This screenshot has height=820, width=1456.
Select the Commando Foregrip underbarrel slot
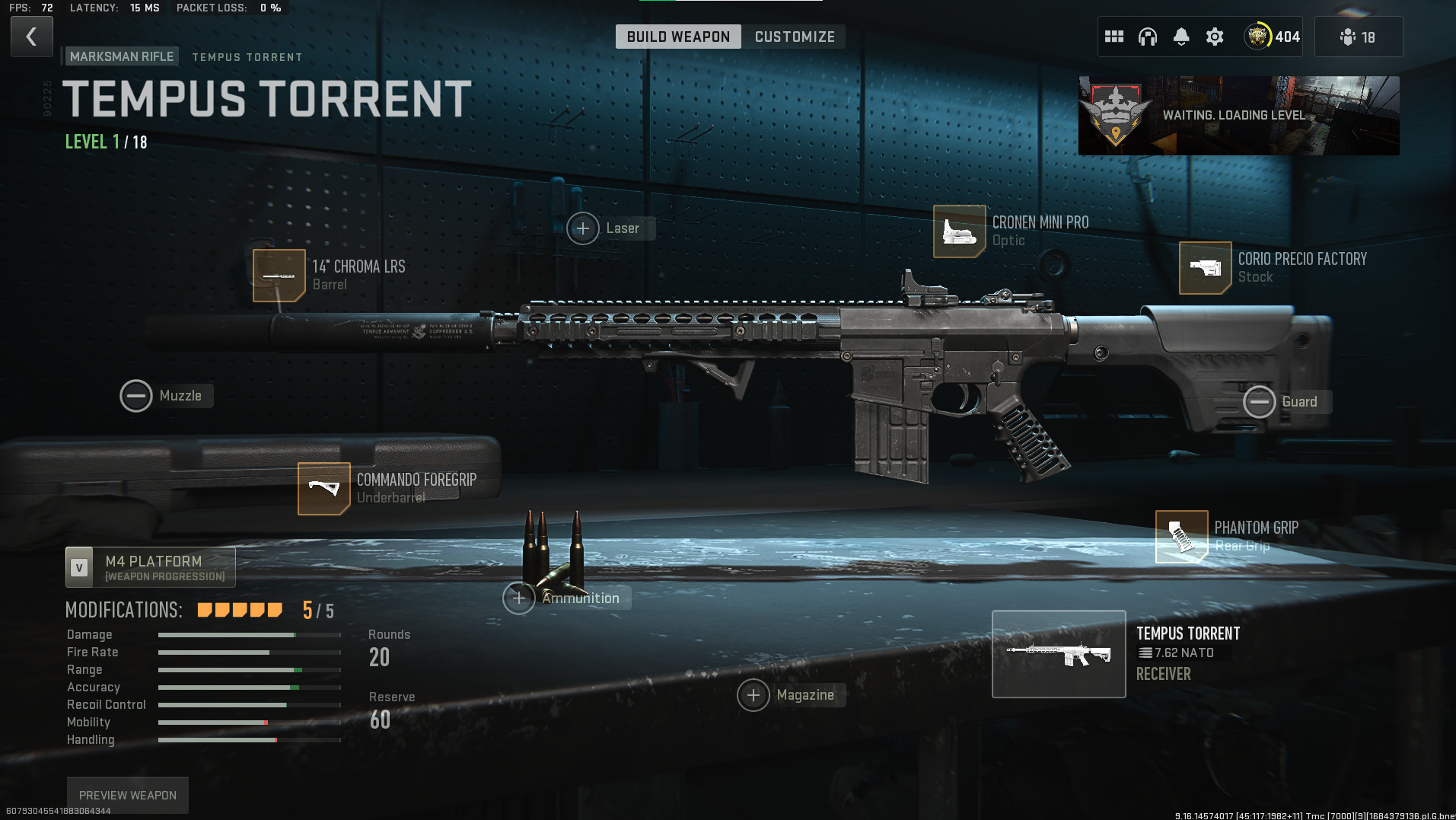click(x=324, y=489)
